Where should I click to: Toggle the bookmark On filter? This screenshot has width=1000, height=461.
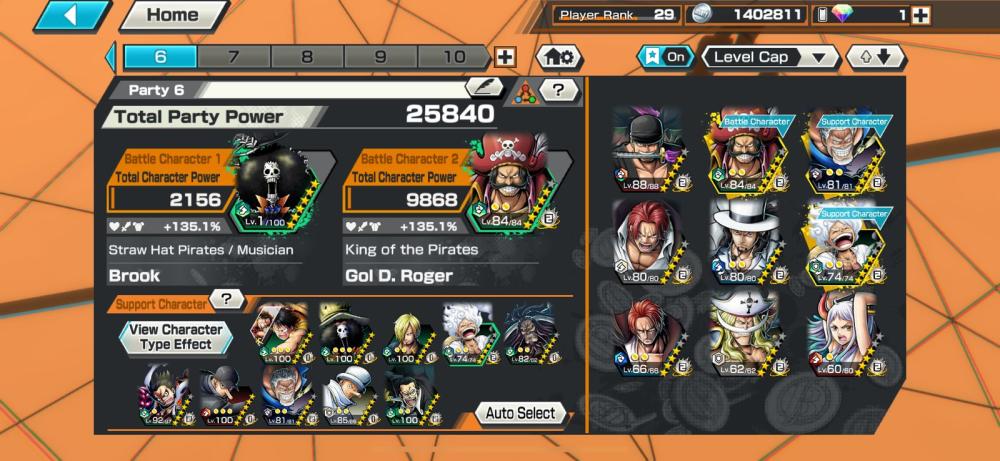(665, 57)
